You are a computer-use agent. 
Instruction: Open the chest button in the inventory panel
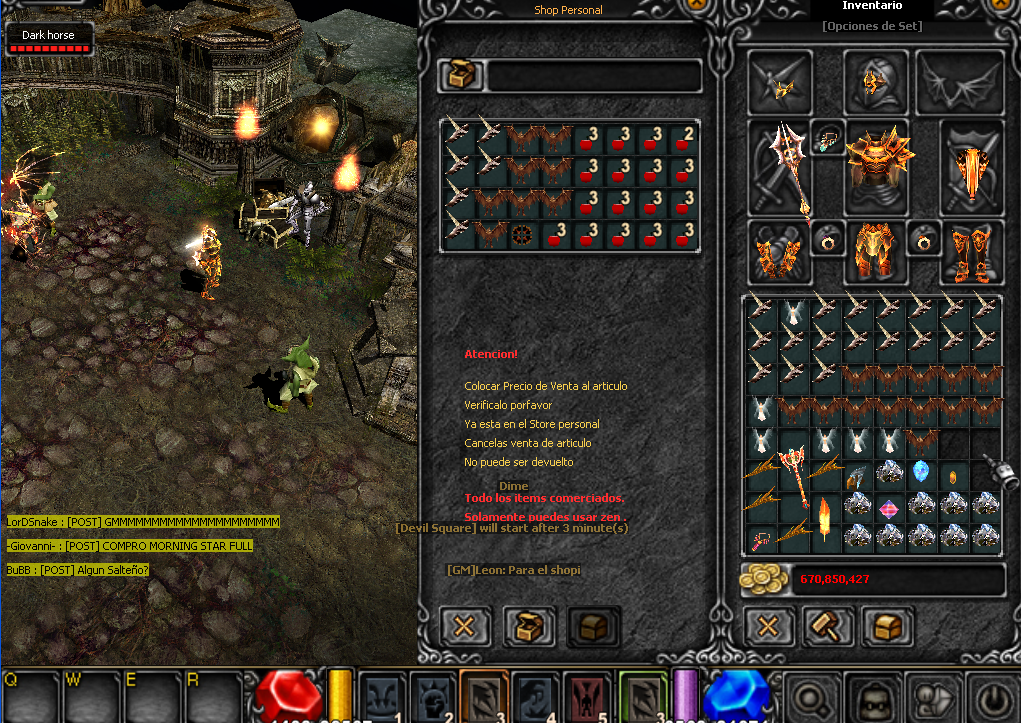tap(887, 627)
